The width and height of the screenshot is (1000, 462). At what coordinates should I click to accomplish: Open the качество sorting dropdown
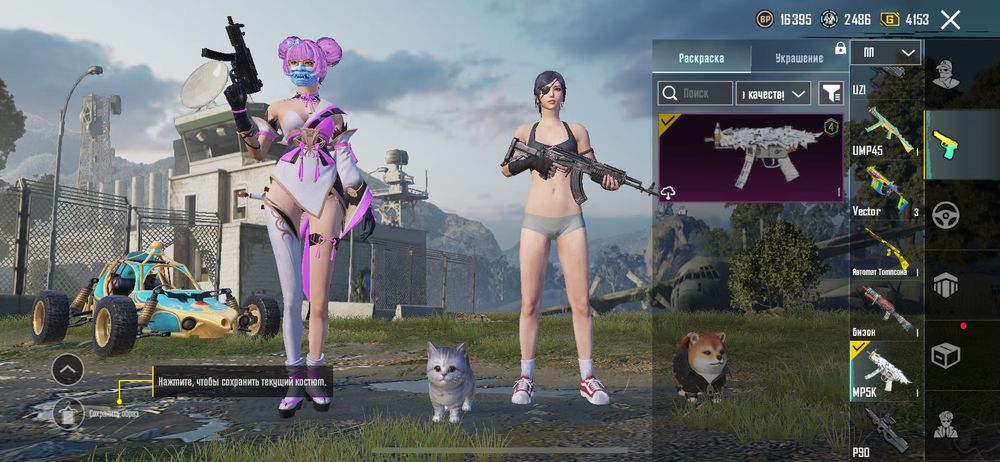pos(772,93)
